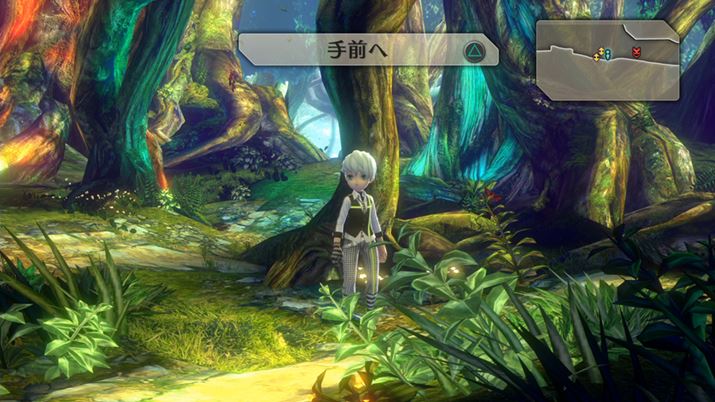Click the minimap panel

tap(608, 60)
